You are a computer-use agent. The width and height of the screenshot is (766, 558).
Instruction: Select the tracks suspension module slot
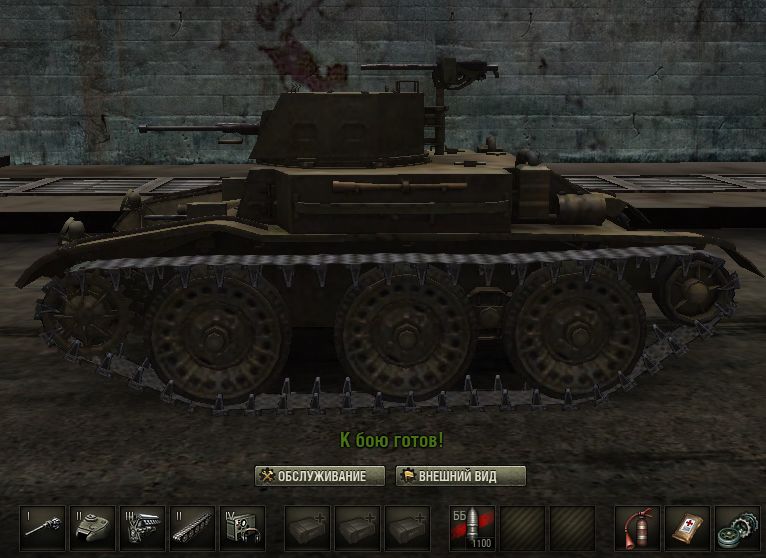192,527
